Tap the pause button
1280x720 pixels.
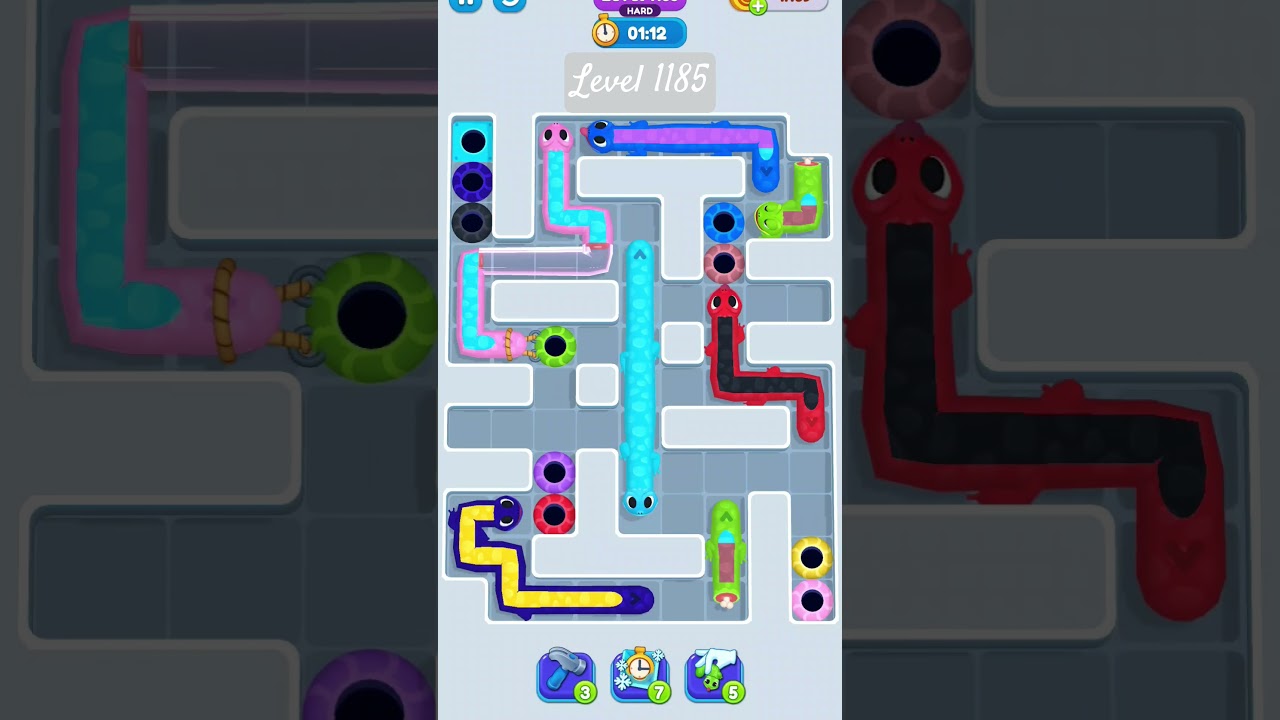click(464, 3)
